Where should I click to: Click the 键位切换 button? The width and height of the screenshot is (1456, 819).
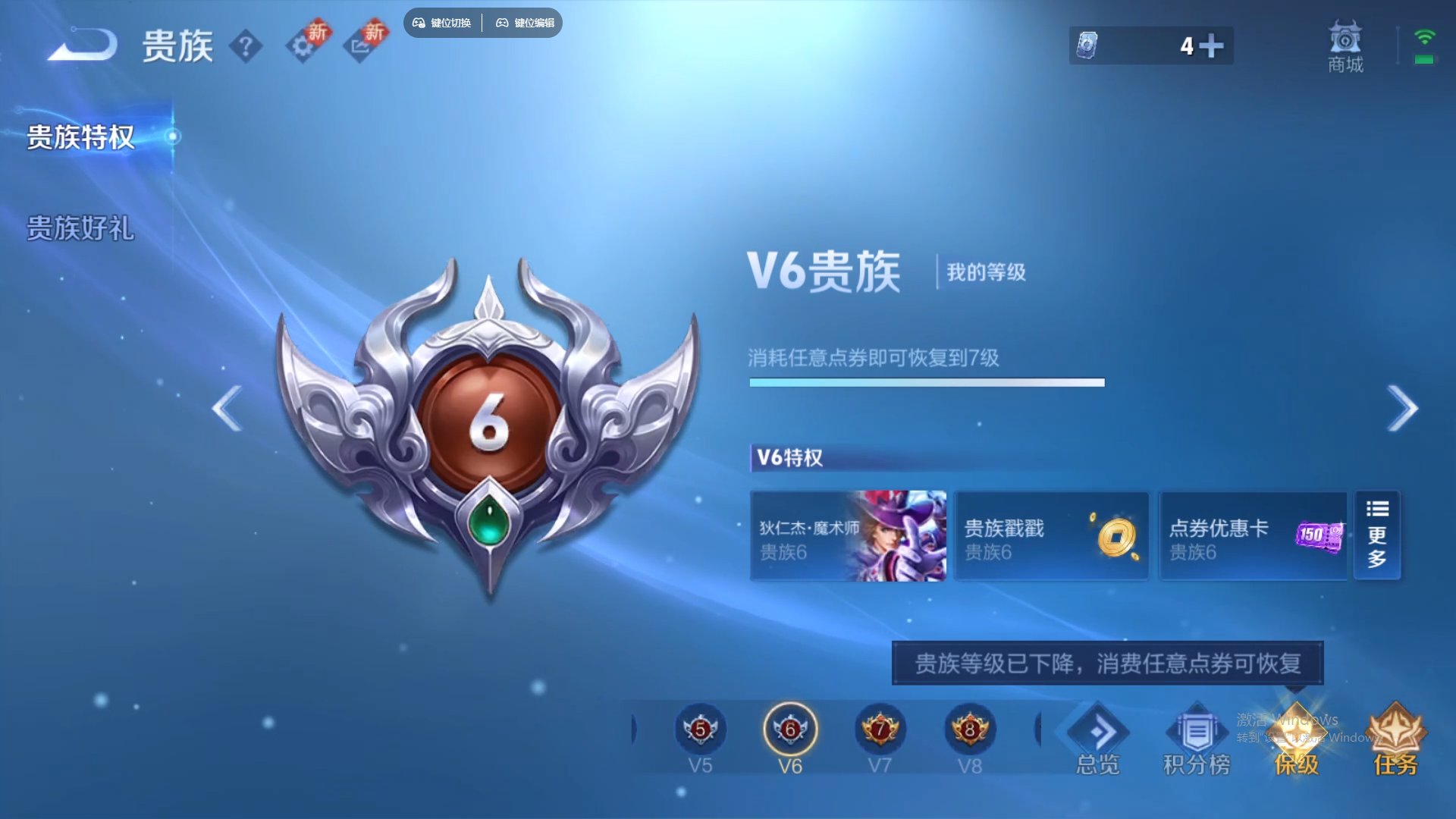coord(442,23)
